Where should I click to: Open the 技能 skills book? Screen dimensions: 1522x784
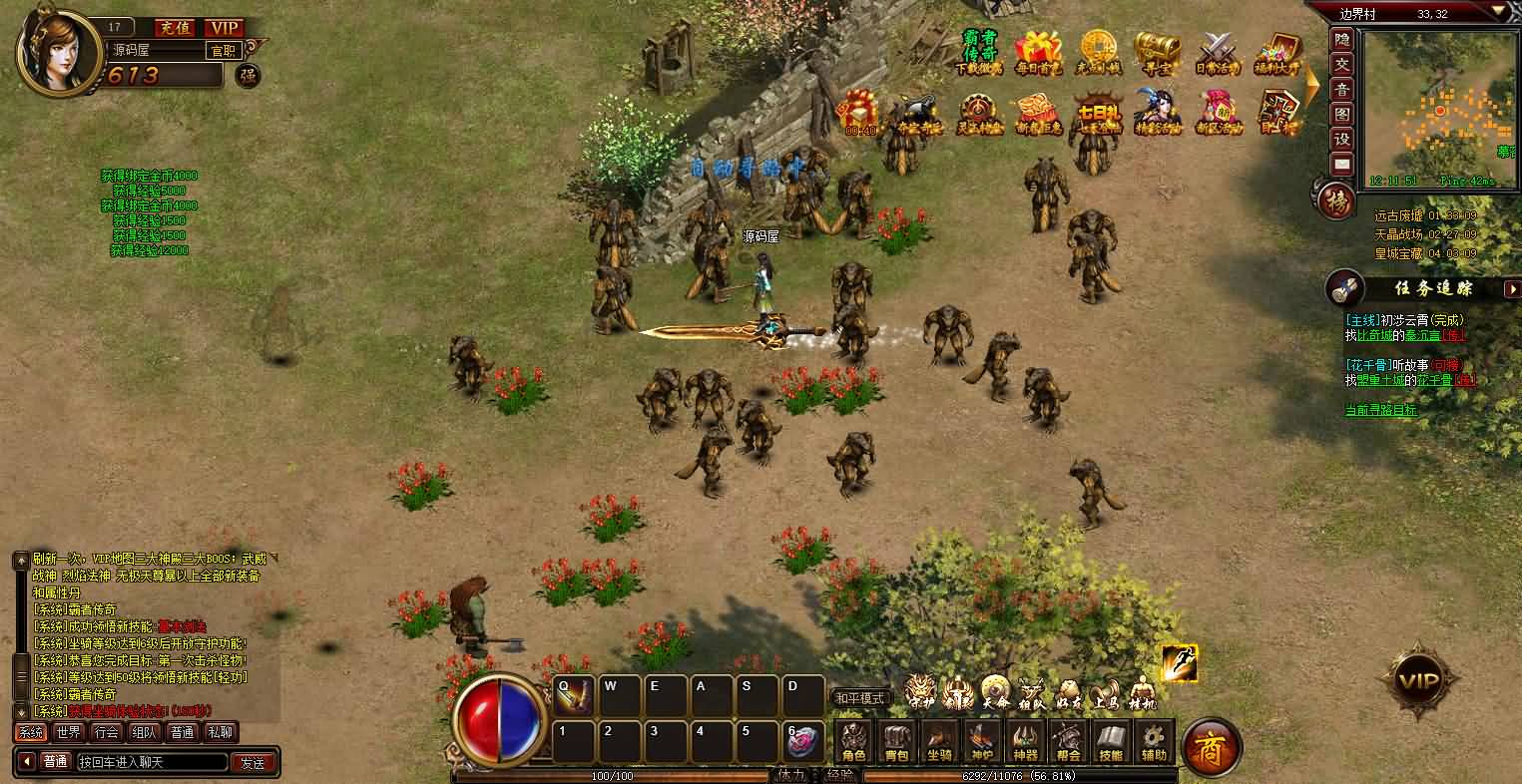point(1111,741)
